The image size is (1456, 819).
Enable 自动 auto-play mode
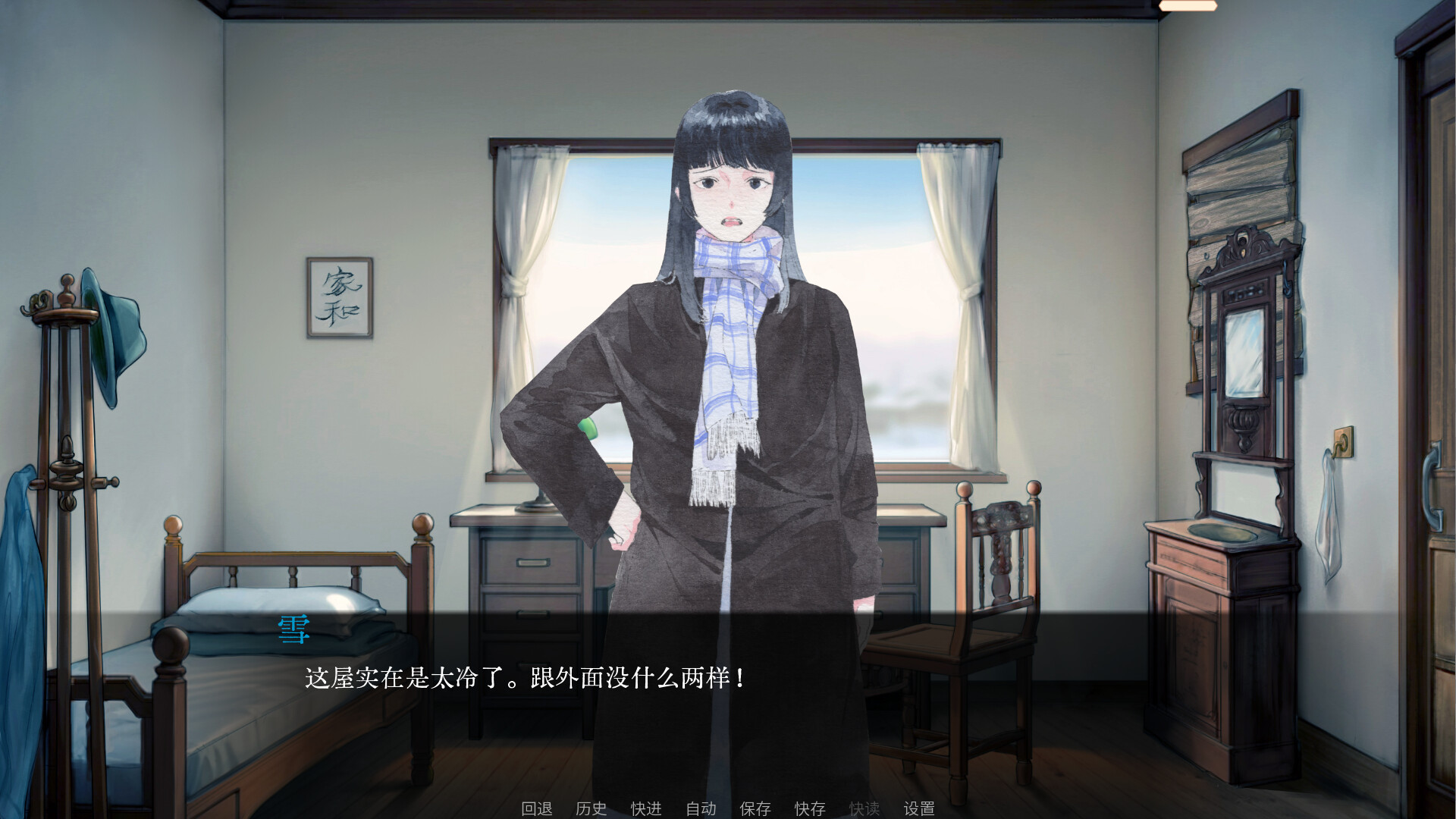point(701,808)
